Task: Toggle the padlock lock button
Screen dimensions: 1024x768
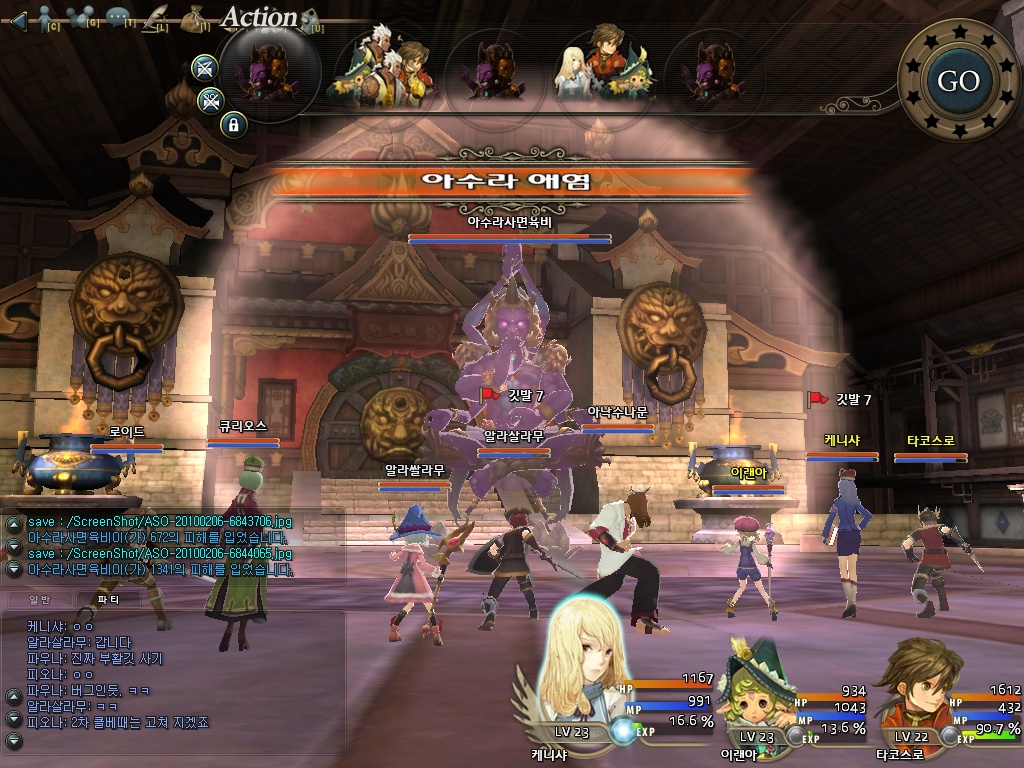Action: [x=233, y=125]
